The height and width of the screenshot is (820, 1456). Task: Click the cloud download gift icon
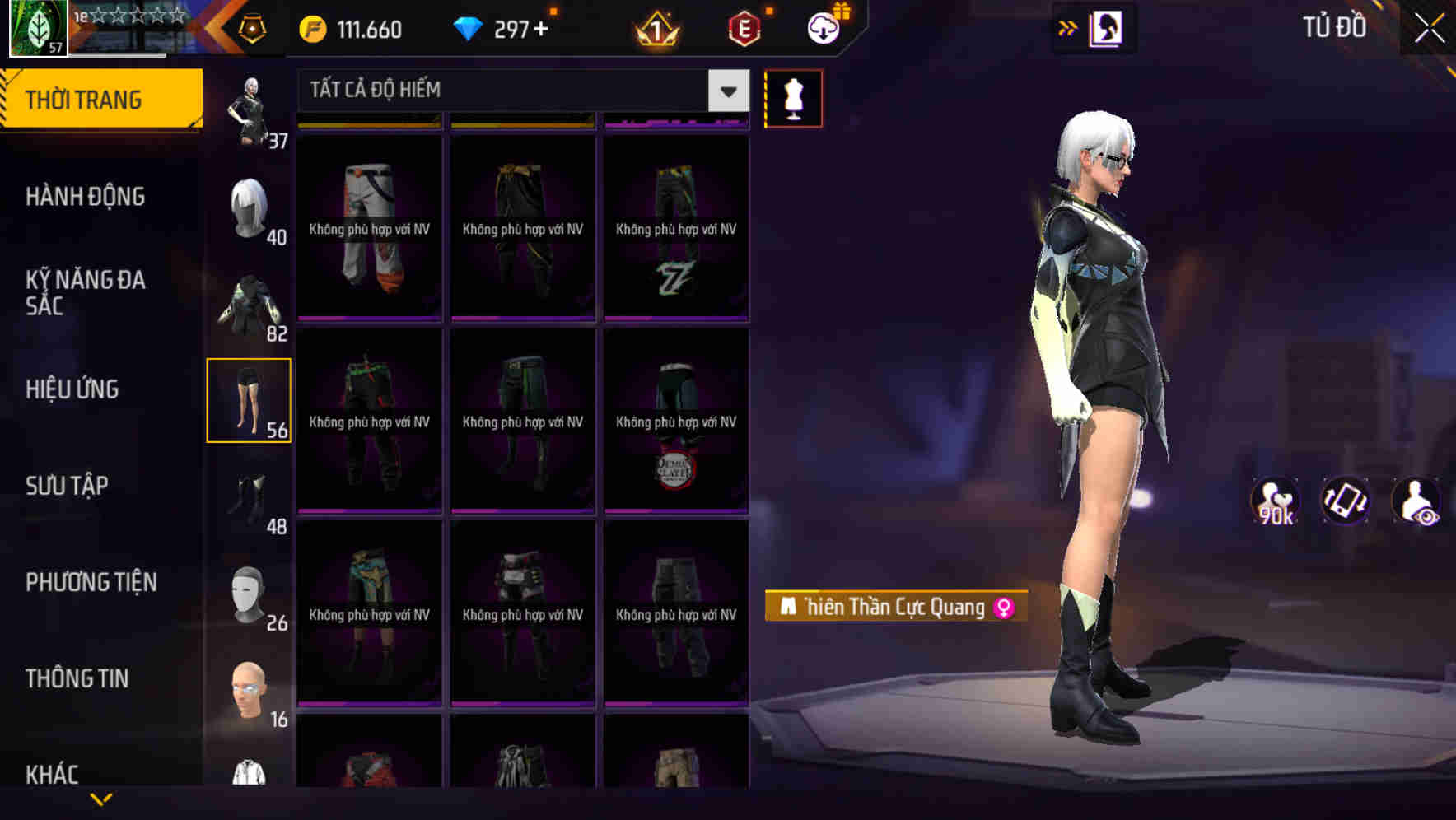point(823,27)
